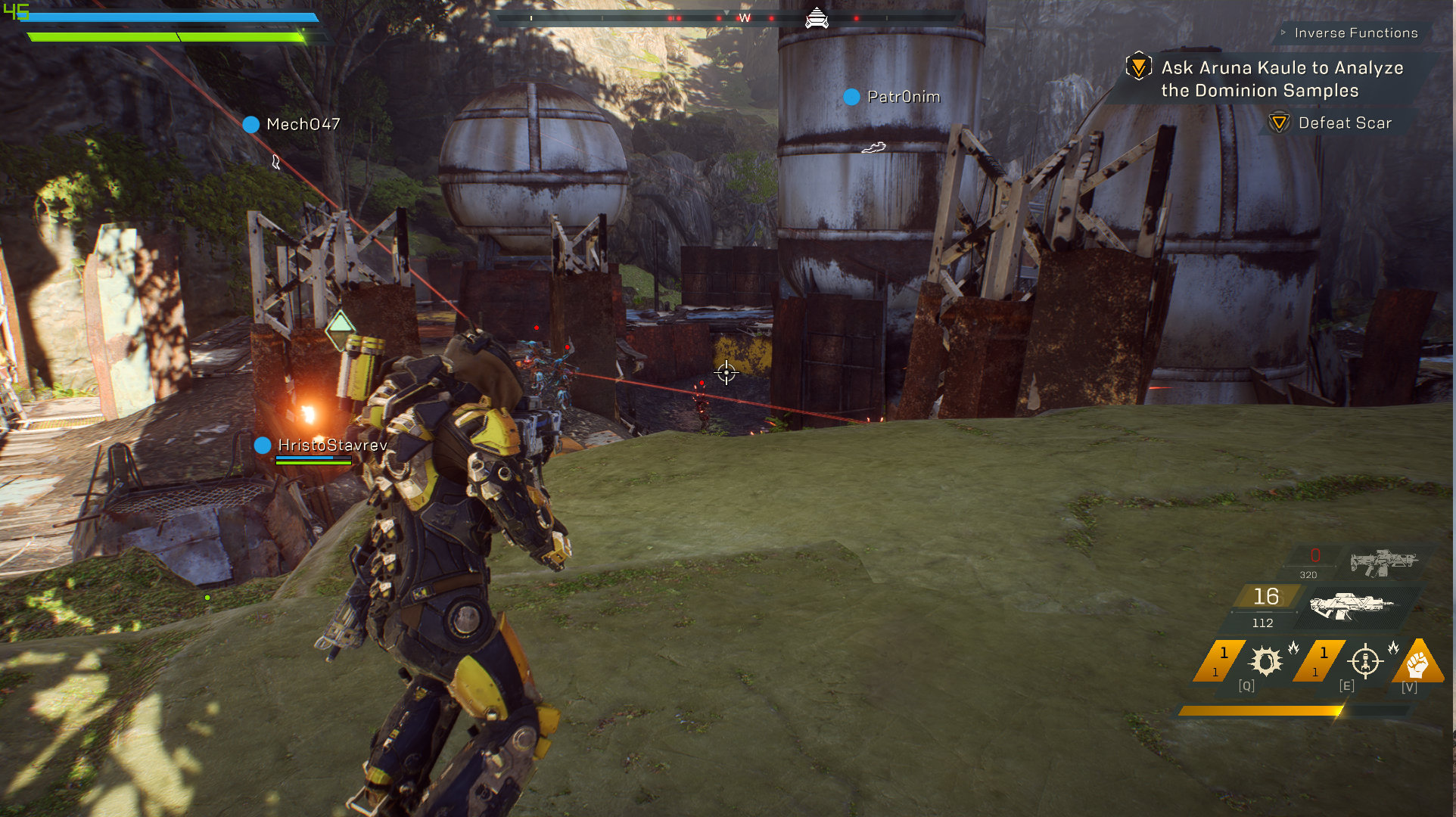The height and width of the screenshot is (817, 1456).
Task: Select squadmate HristoStavrev's name tag
Action: pyautogui.click(x=331, y=446)
